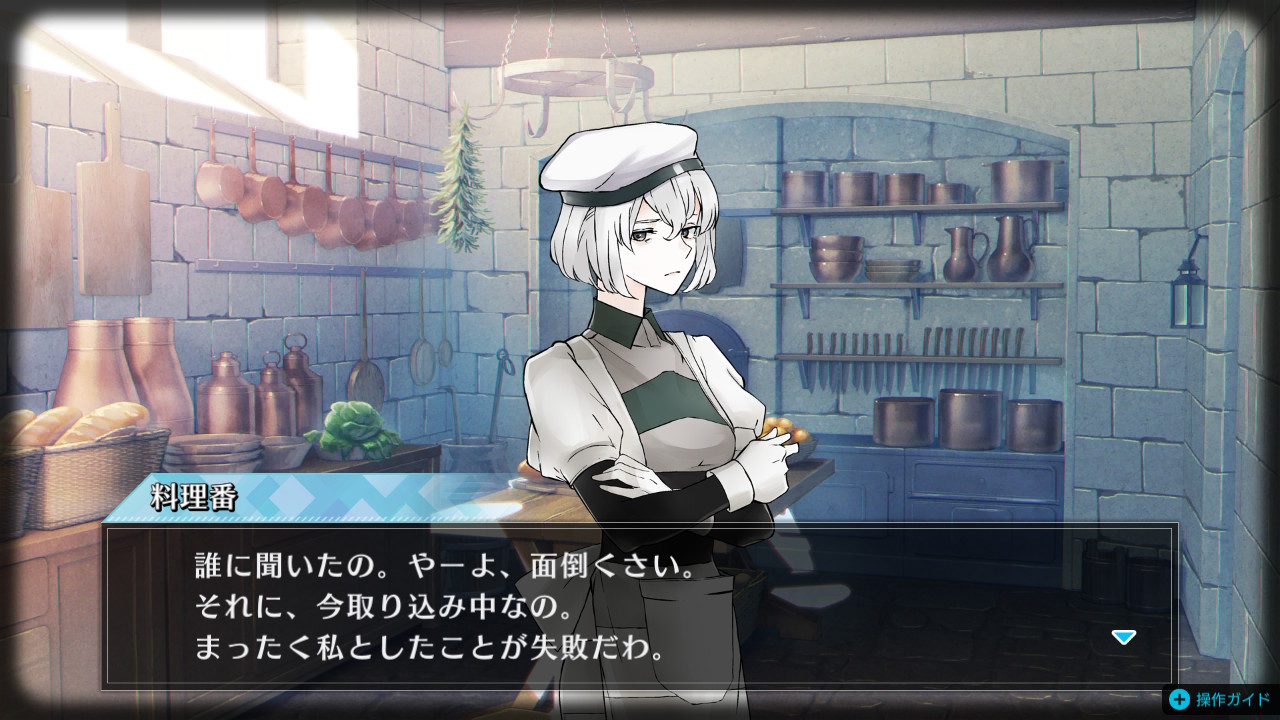The image size is (1280, 720).
Task: Open the 操作ガイド controls guide
Action: pyautogui.click(x=1221, y=699)
